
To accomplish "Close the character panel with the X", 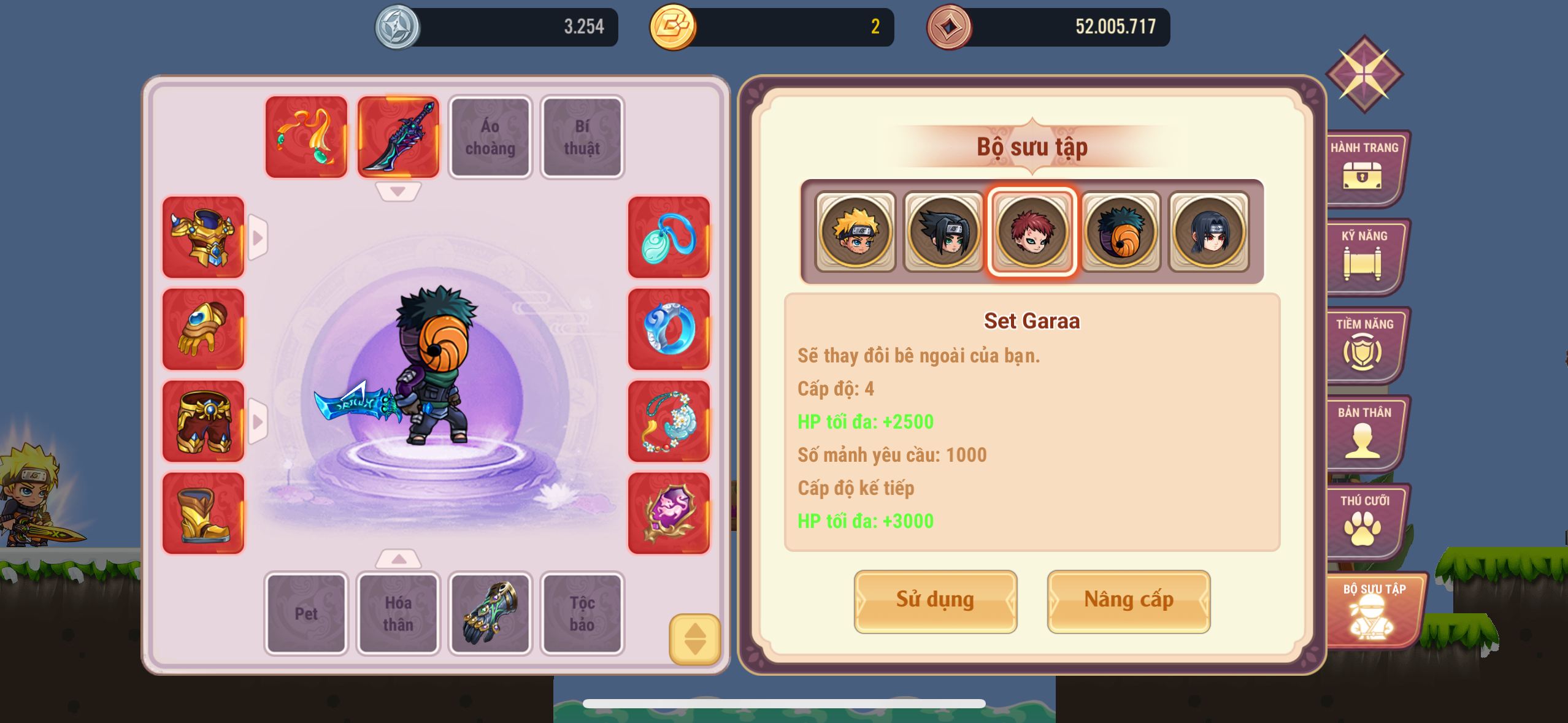I will (1364, 74).
